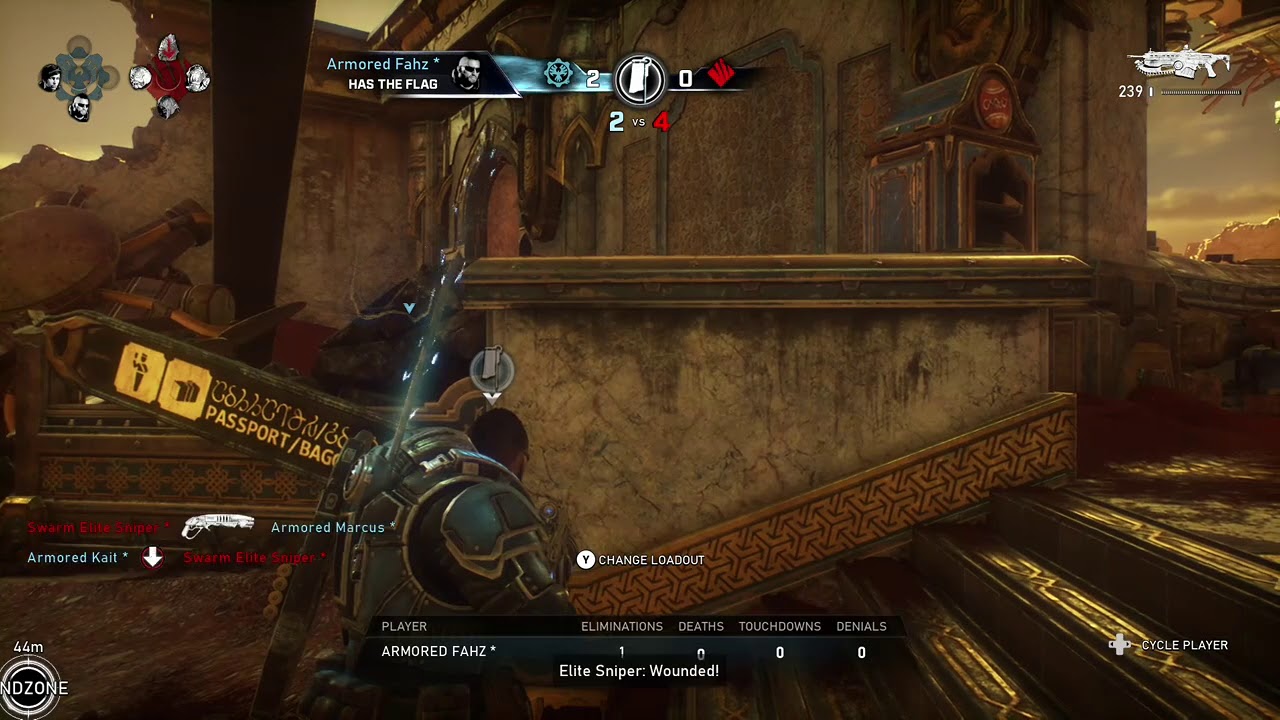This screenshot has width=1280, height=720.
Task: Click the downed arrow kill feed icon
Action: pyautogui.click(x=152, y=557)
